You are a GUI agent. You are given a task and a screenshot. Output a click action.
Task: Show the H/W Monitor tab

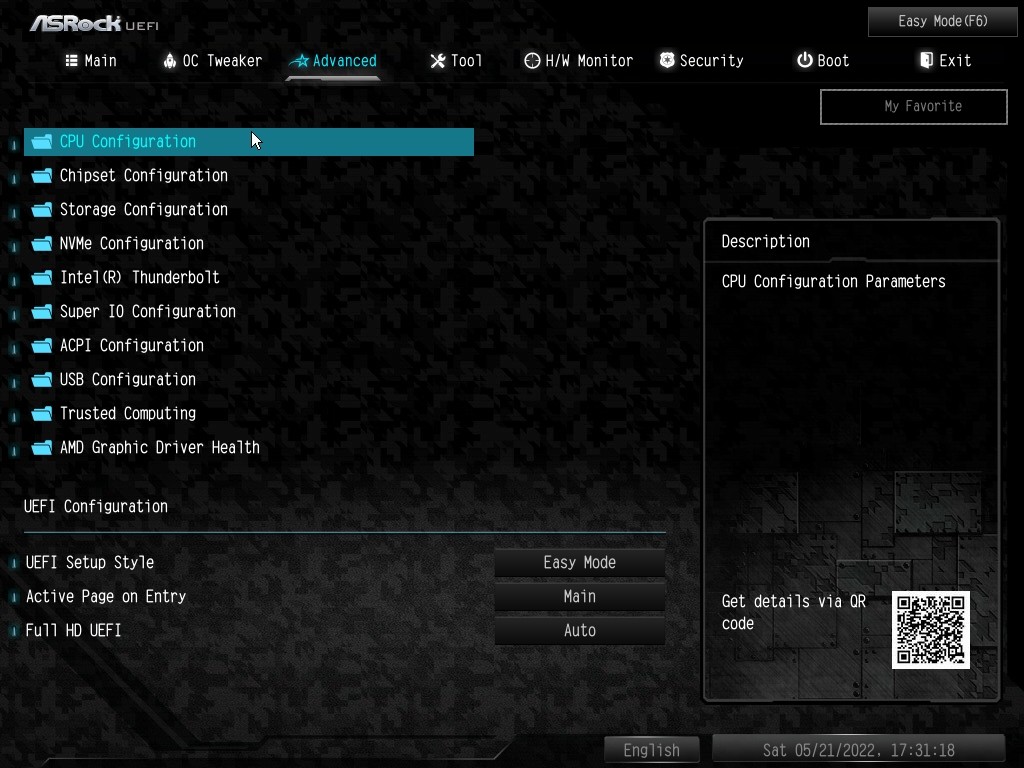point(578,61)
